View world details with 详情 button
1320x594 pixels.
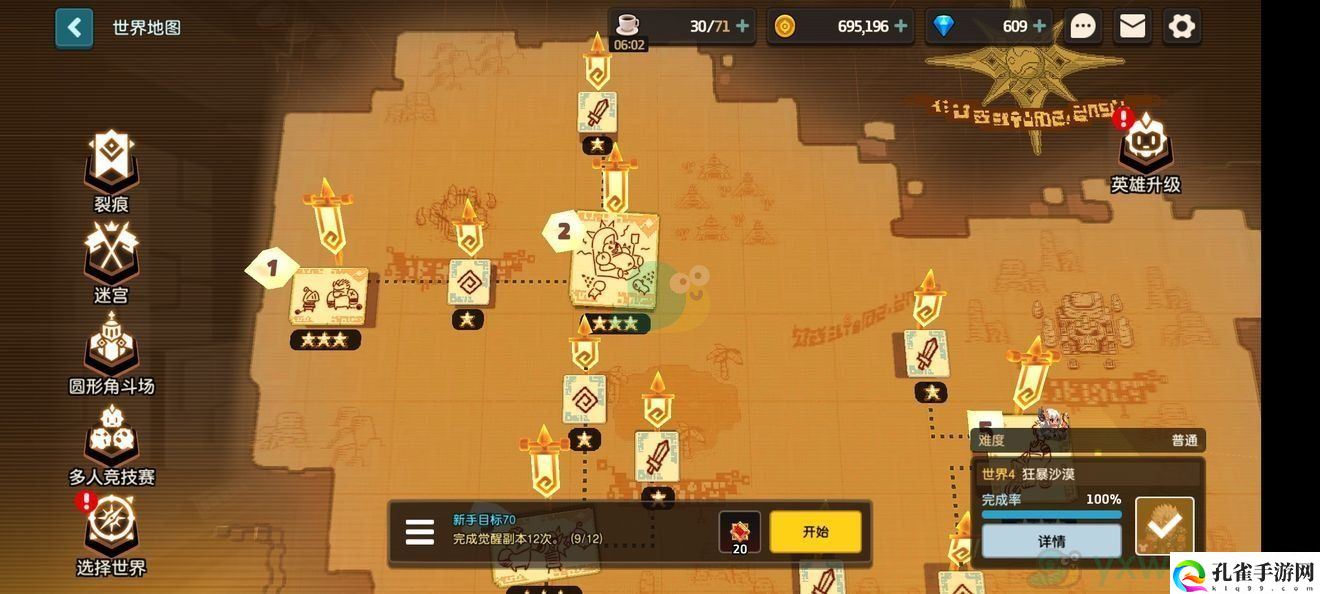(1051, 541)
